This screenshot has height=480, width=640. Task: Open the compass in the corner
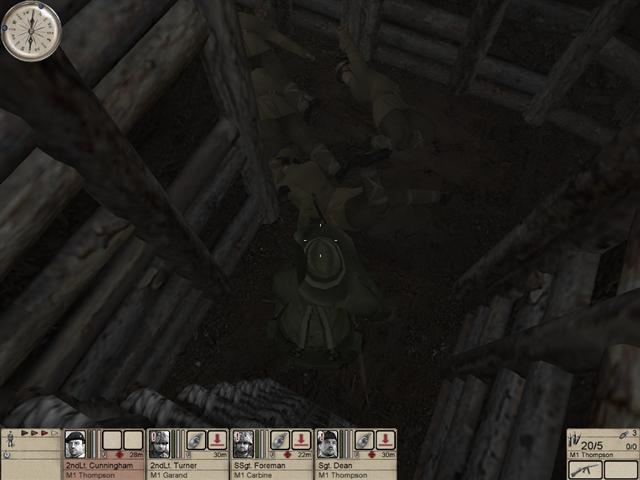pyautogui.click(x=31, y=30)
